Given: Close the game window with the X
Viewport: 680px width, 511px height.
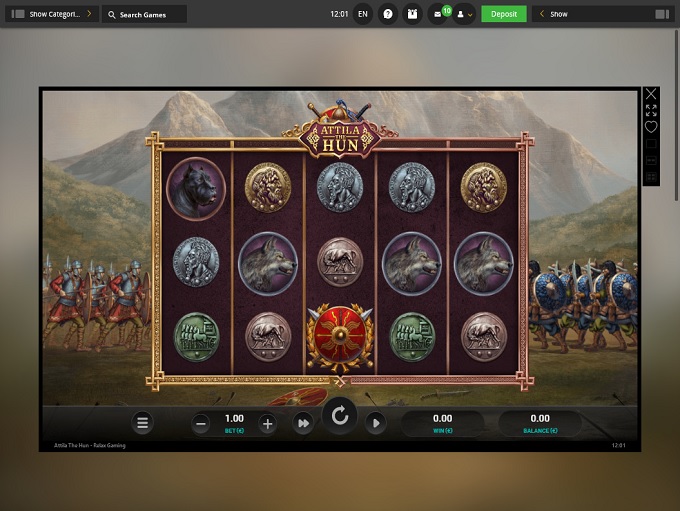Looking at the screenshot, I should click(x=651, y=95).
